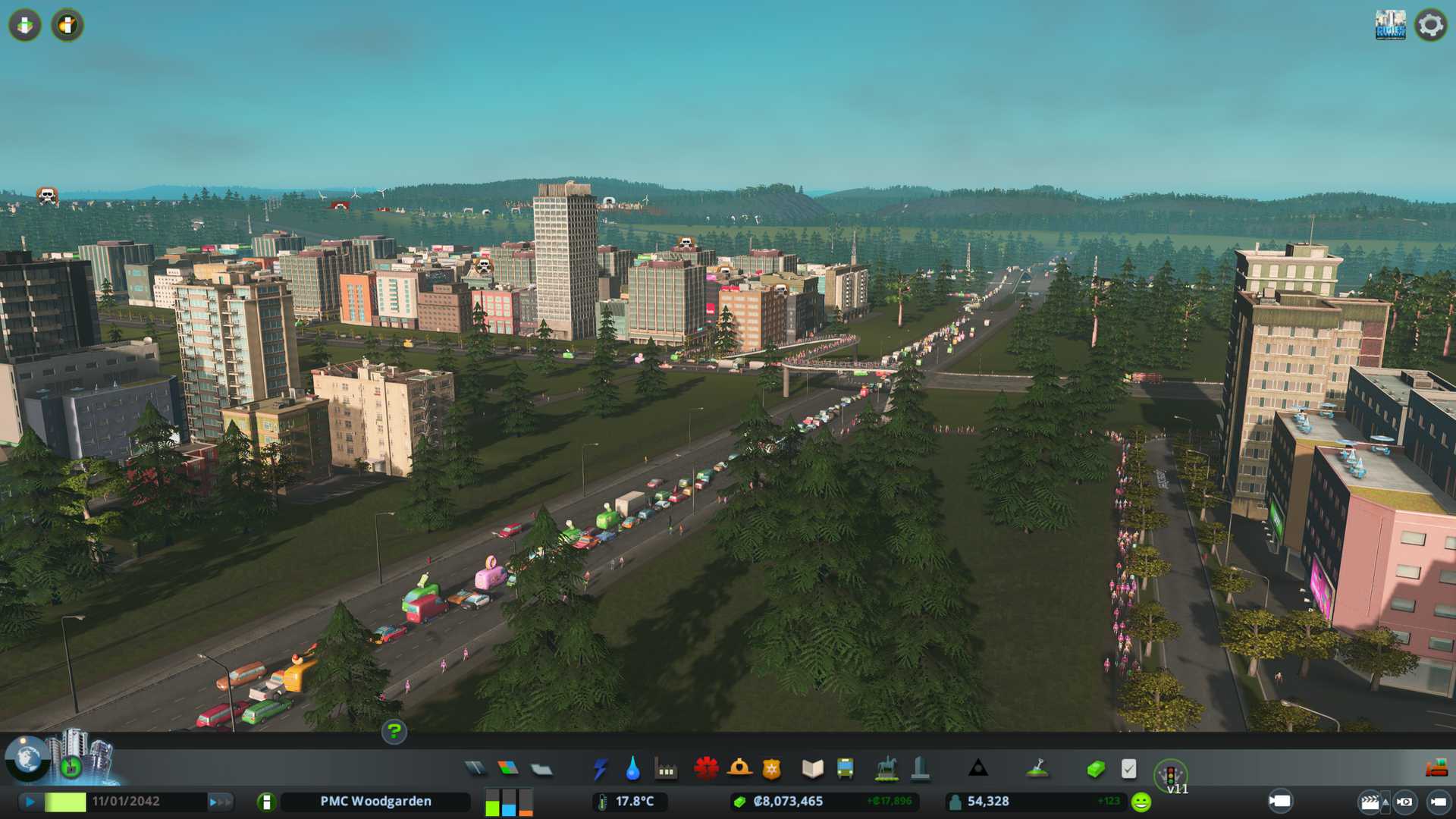This screenshot has width=1456, height=819.
Task: Open the traffic light mod button
Action: click(x=1170, y=775)
